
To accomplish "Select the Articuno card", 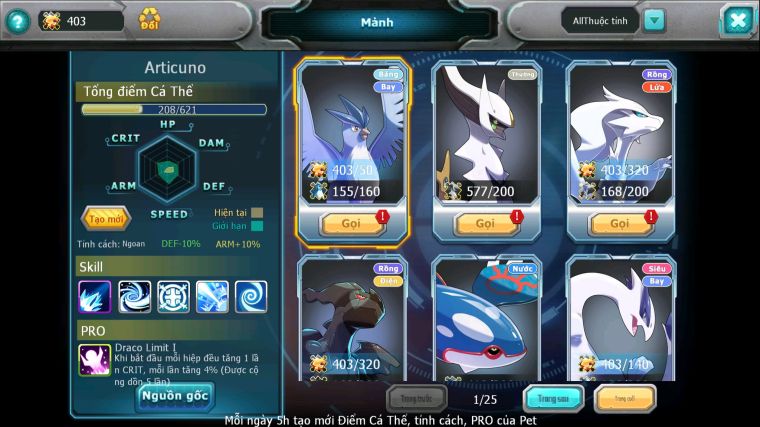I will coord(351,131).
